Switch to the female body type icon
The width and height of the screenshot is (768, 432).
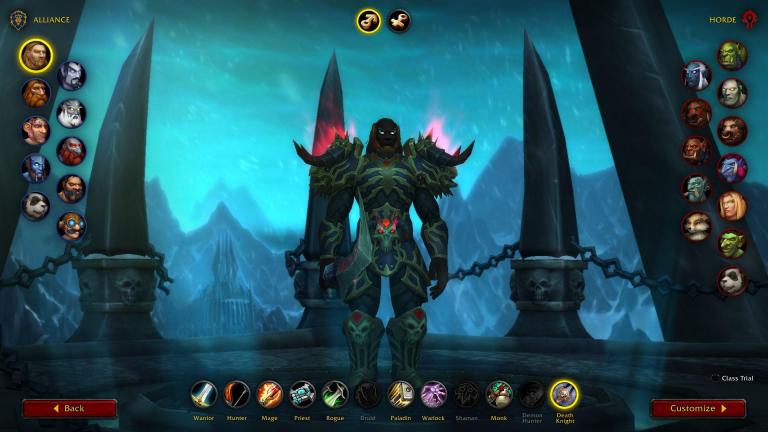coord(399,21)
